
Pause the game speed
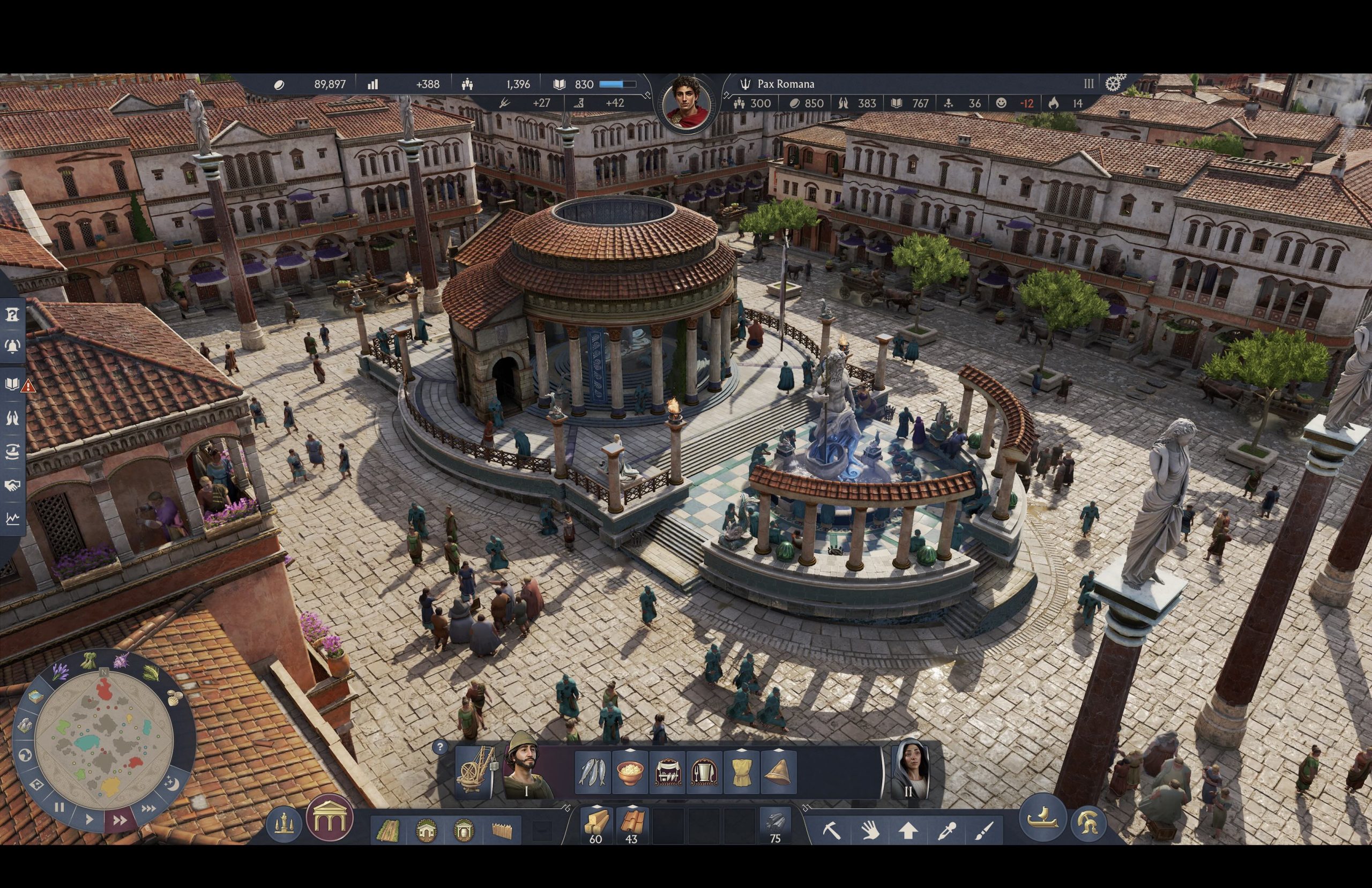click(59, 807)
